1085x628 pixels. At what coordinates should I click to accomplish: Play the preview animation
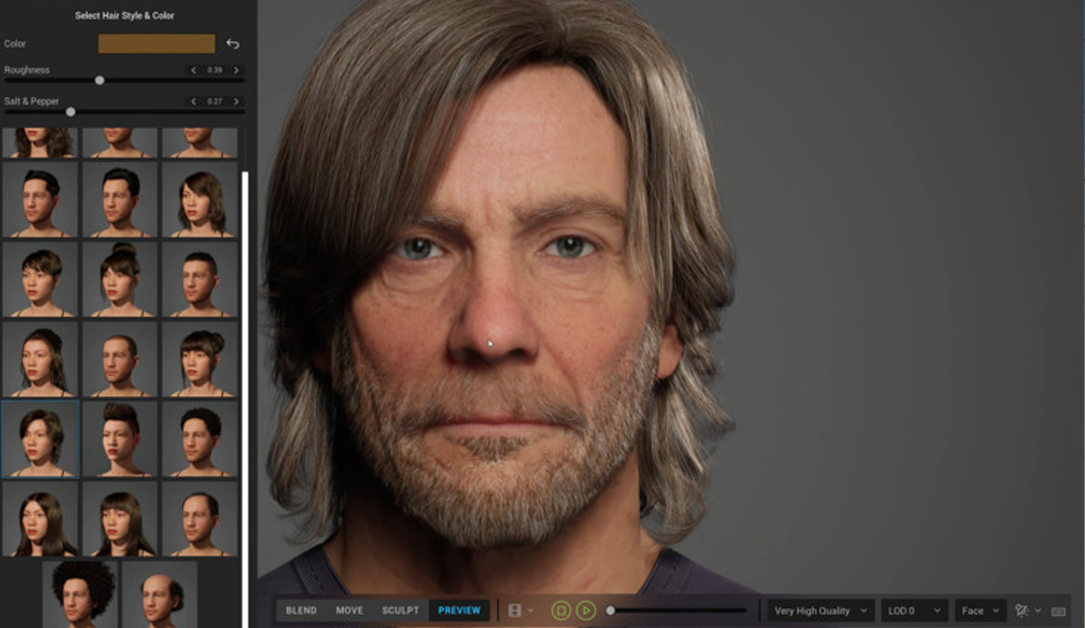pyautogui.click(x=586, y=610)
